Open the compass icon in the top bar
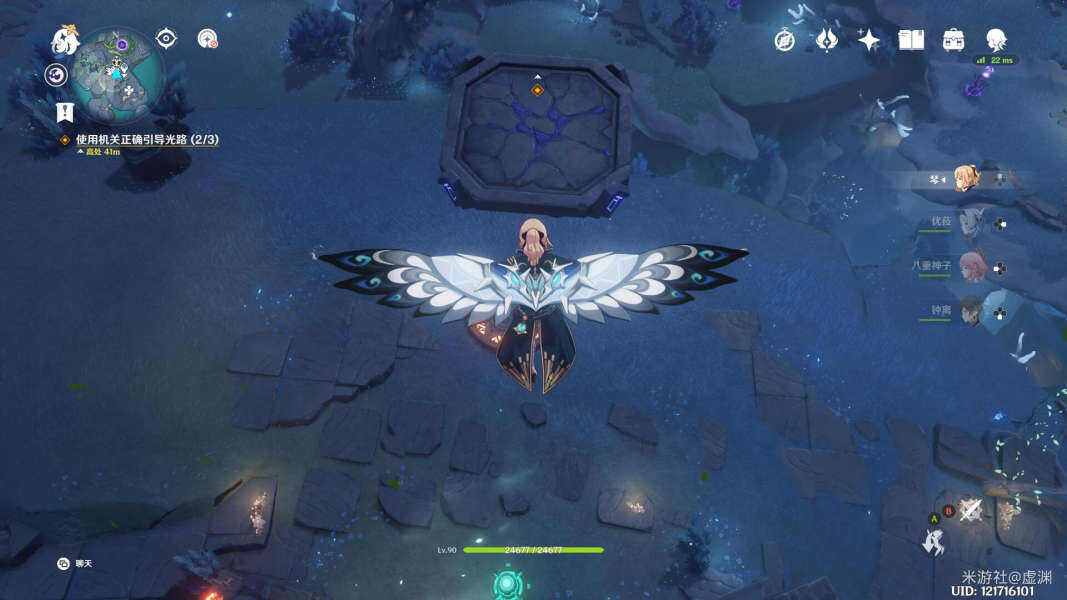Screen dimensions: 1067x600 click(x=785, y=40)
